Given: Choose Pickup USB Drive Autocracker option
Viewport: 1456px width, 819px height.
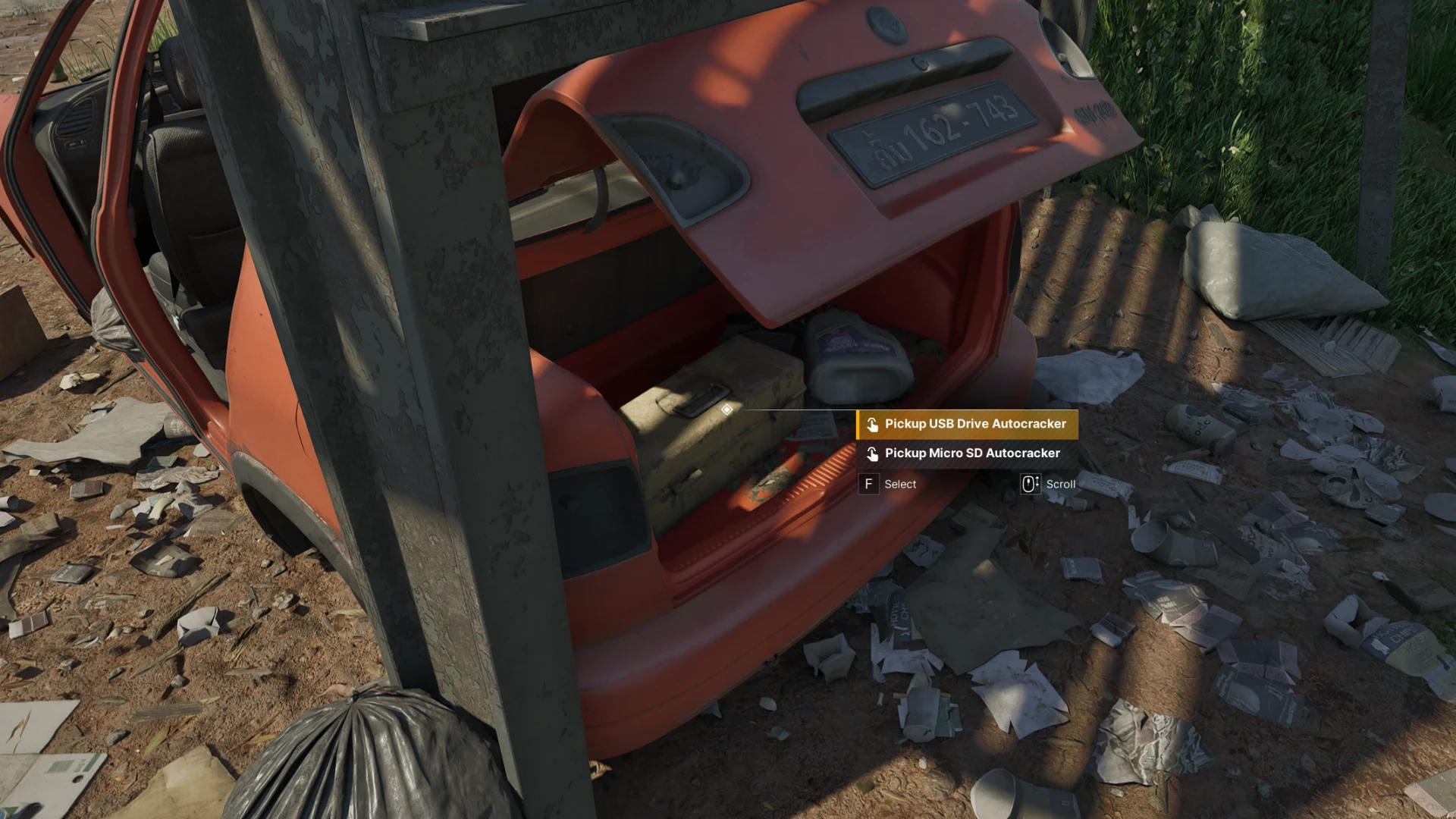Looking at the screenshot, I should click(x=968, y=425).
